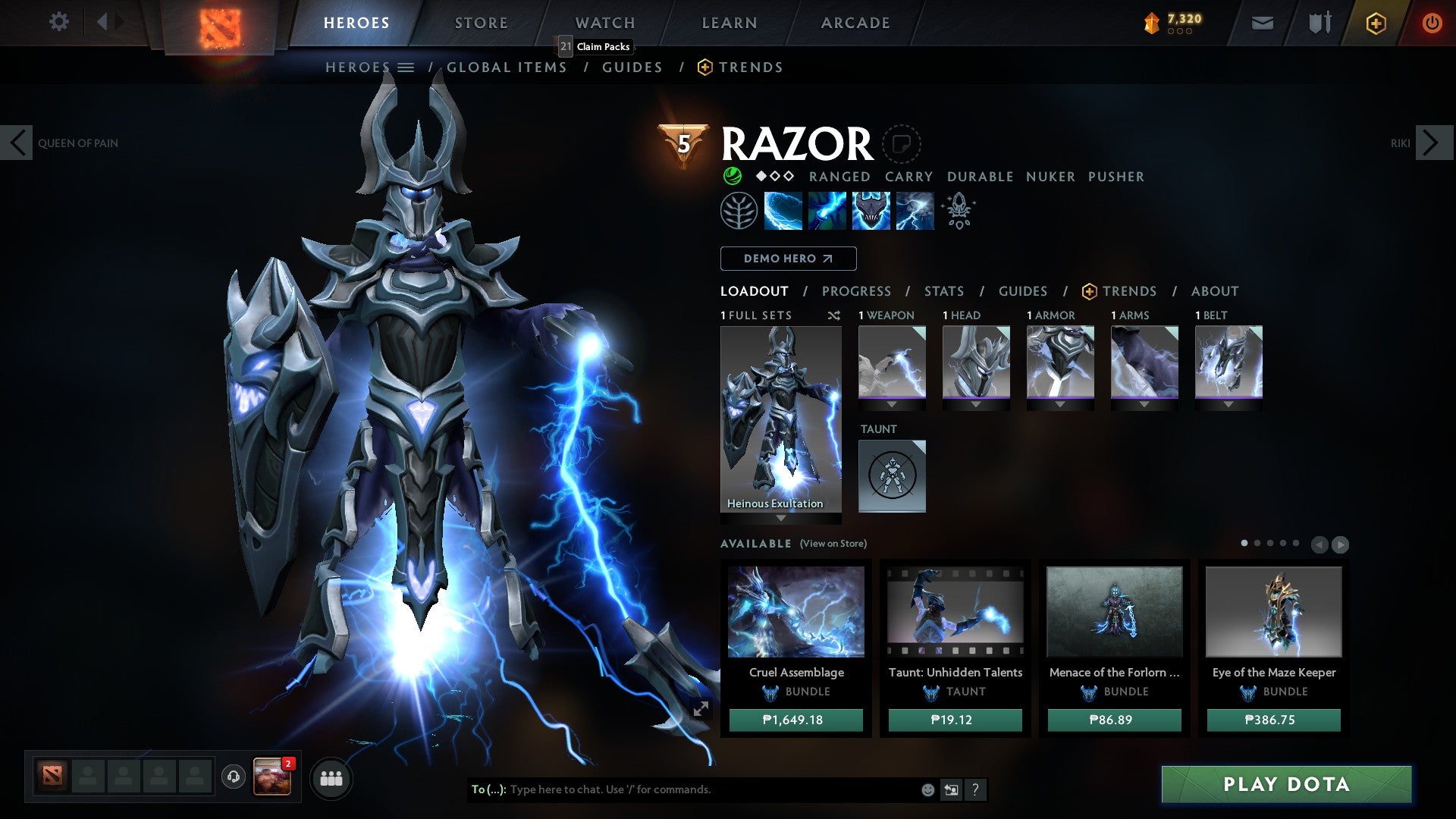Open the voice chat headphones icon

point(232,776)
